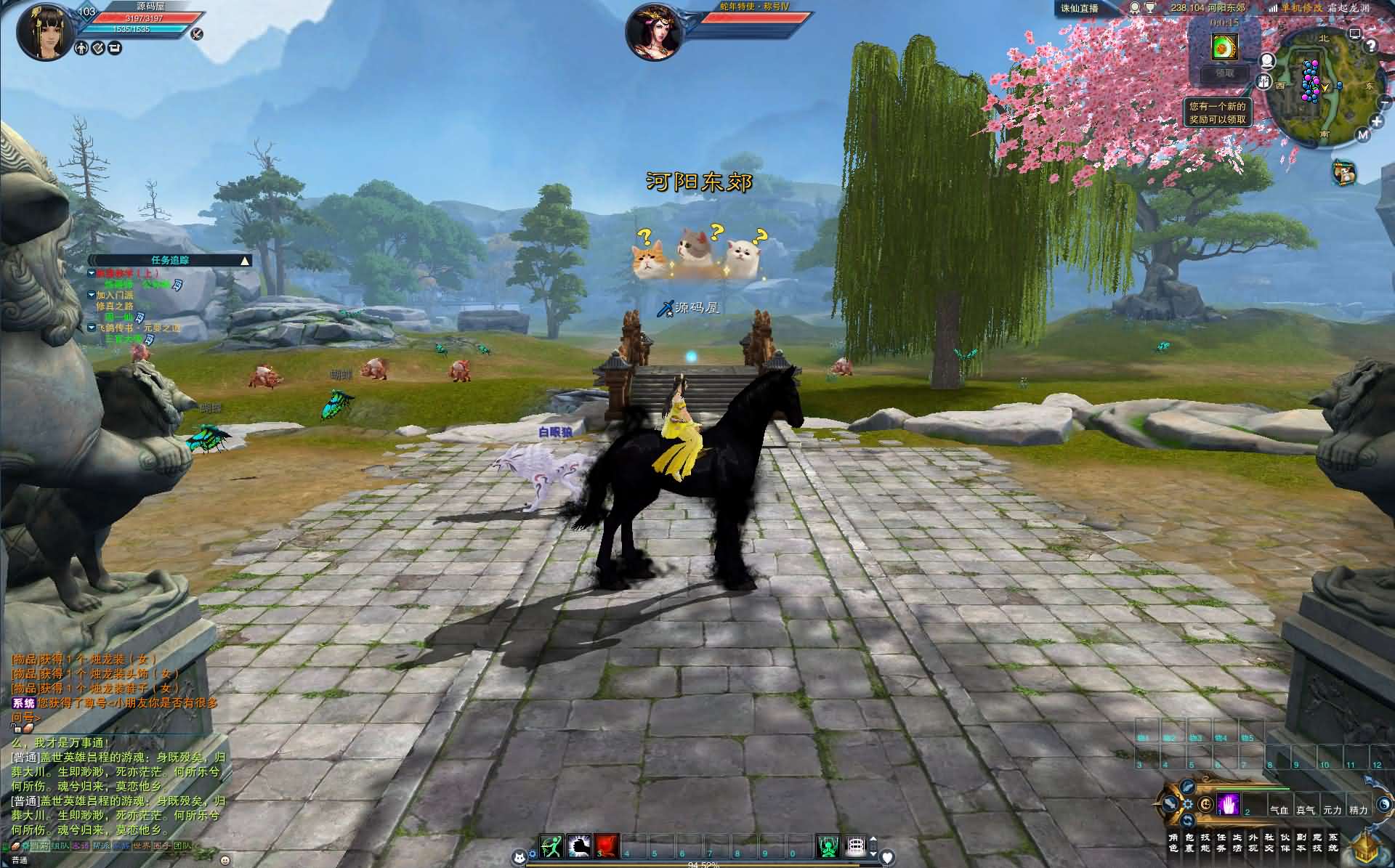The height and width of the screenshot is (868, 1395).
Task: Switch chat to the 世界 world channel
Action: (142, 846)
